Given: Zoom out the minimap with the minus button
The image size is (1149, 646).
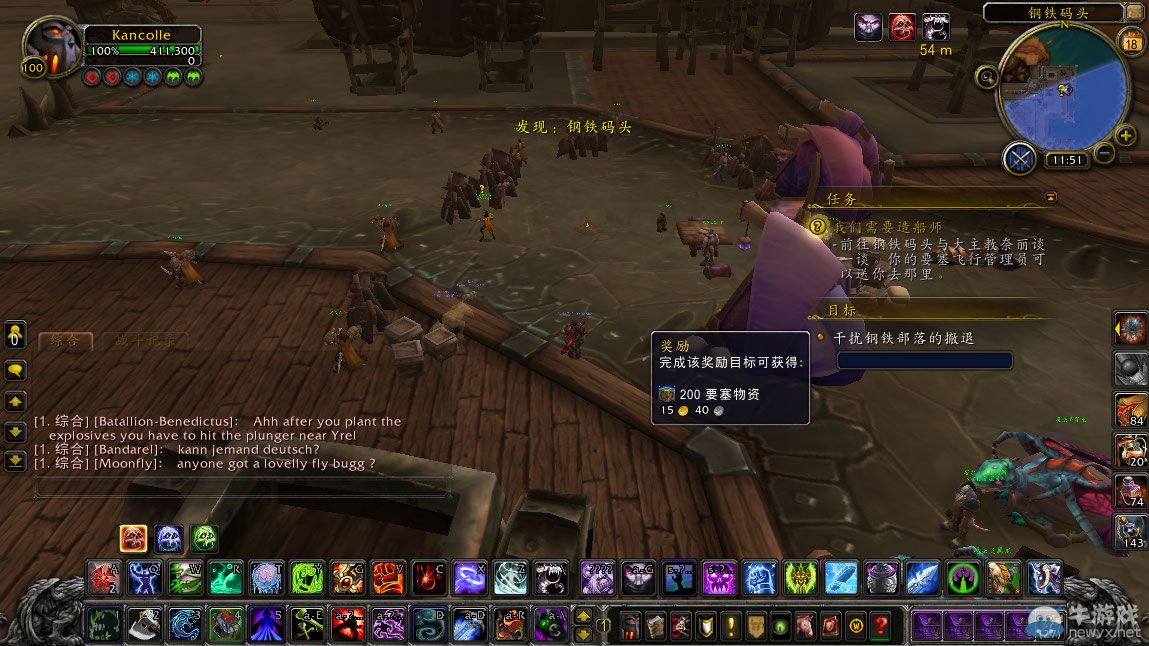Looking at the screenshot, I should (1104, 153).
